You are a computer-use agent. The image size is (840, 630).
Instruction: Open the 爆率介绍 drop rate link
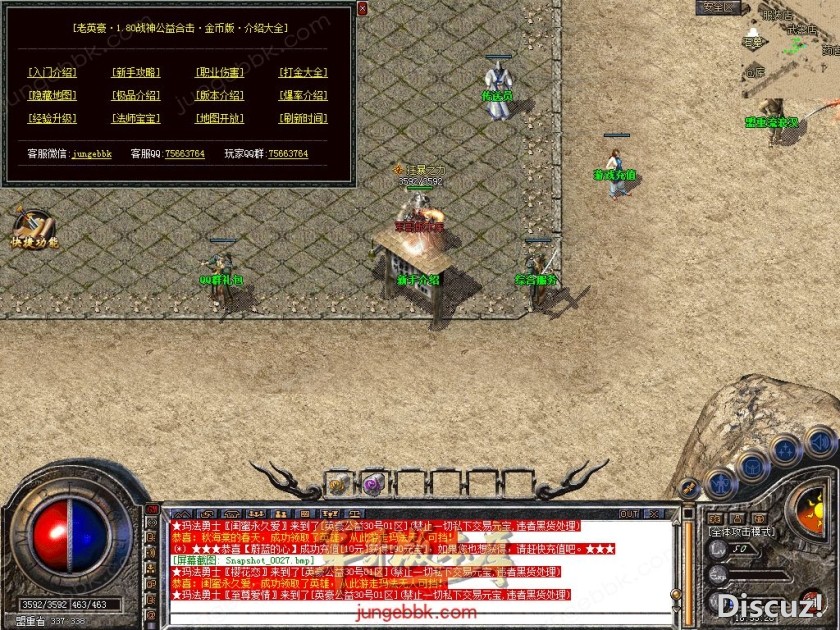point(303,96)
